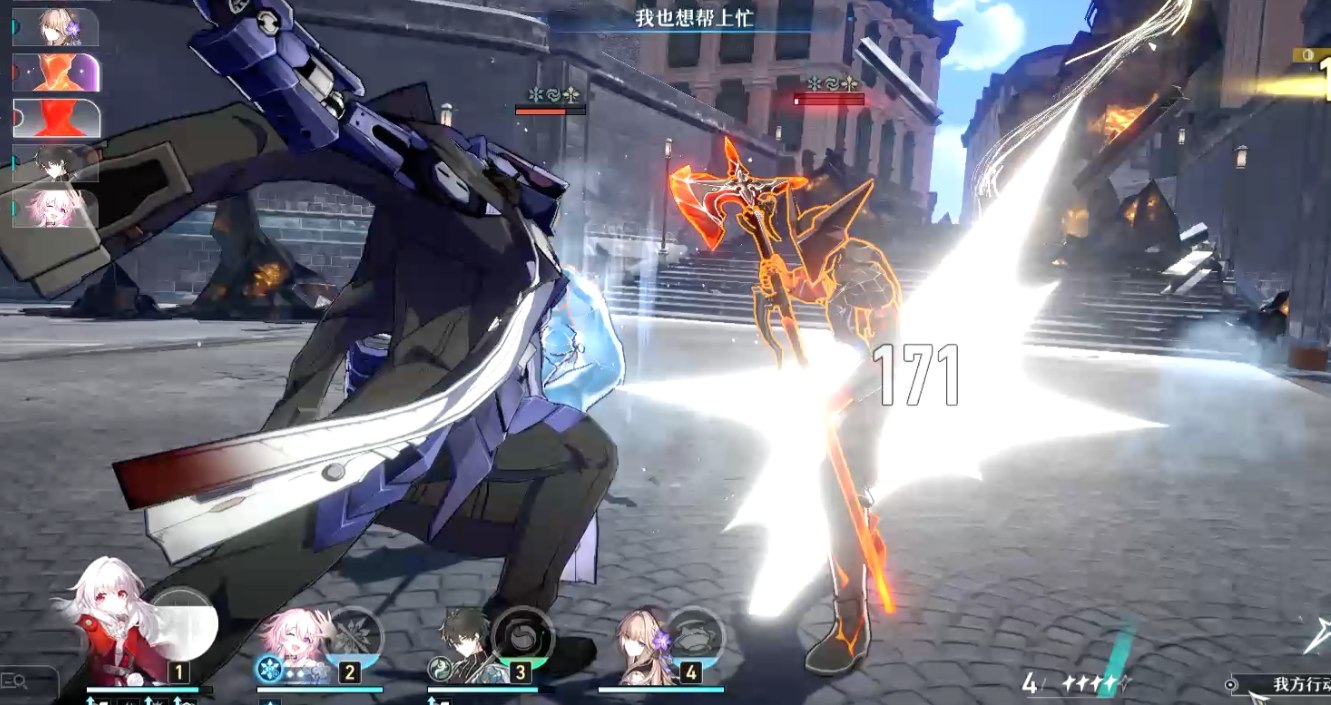The image size is (1331, 705).
Task: Select the flower-haired girl in turn order
Action: tap(57, 27)
